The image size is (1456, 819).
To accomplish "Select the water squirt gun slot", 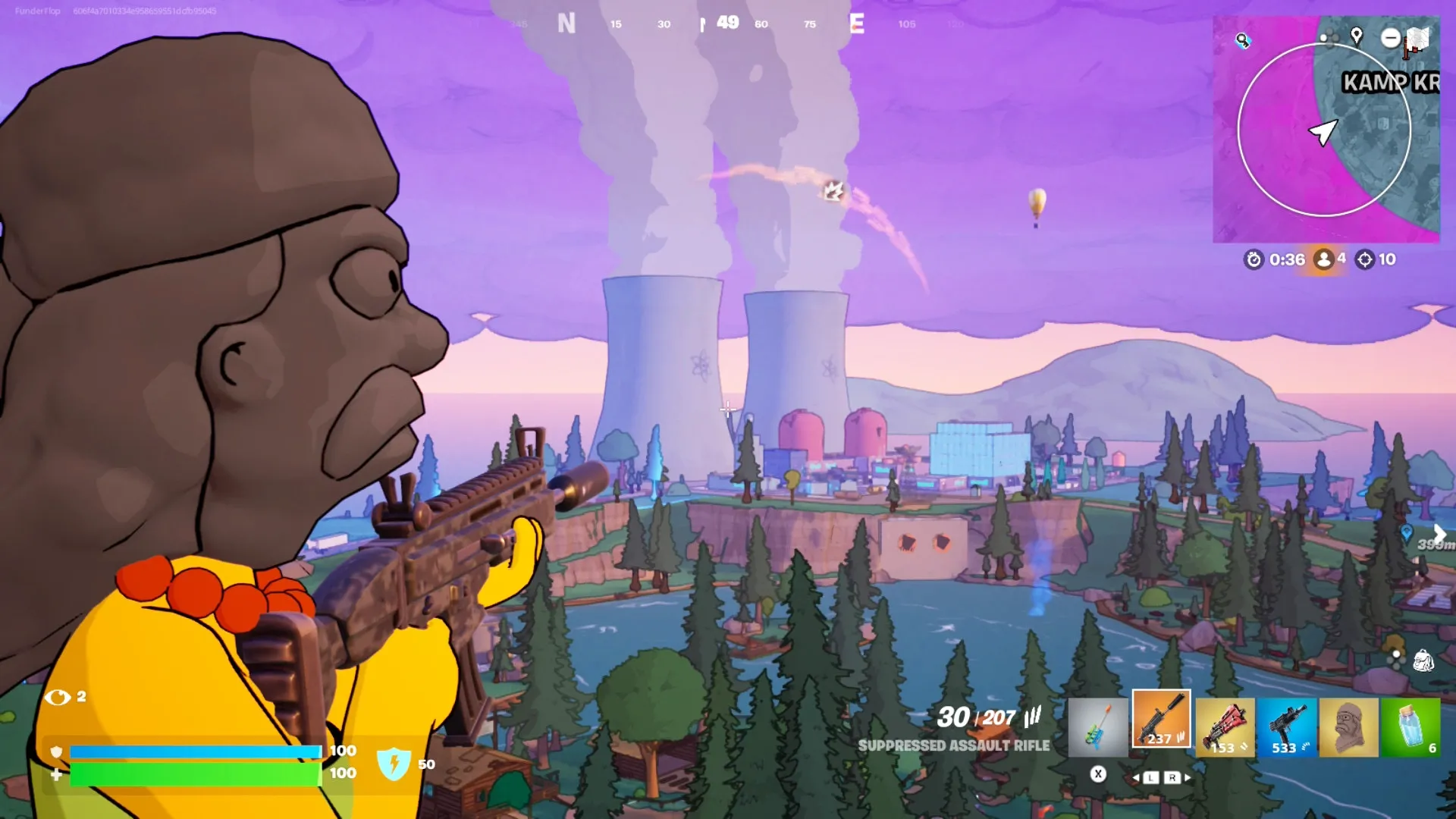I will [x=1097, y=728].
